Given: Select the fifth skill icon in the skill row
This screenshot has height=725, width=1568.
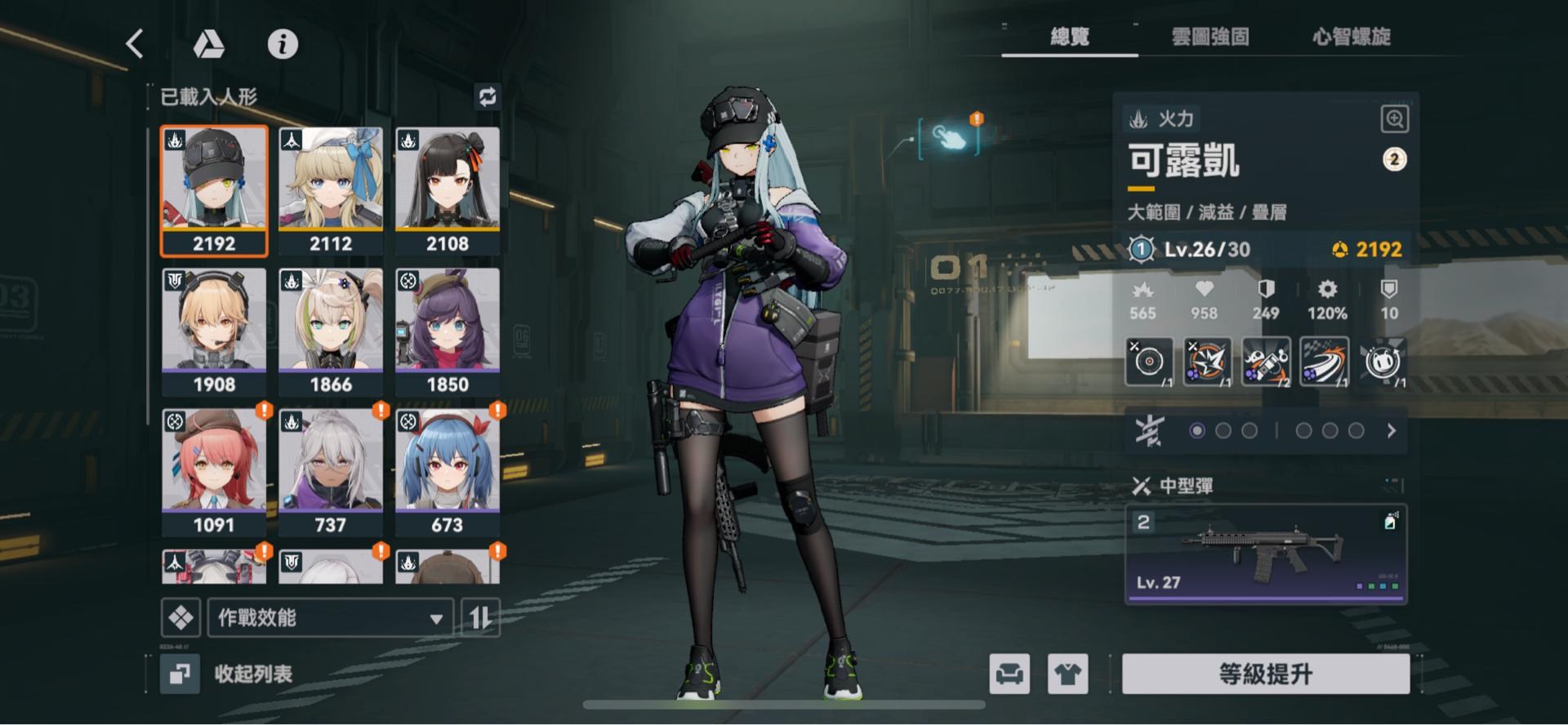Looking at the screenshot, I should [1385, 362].
